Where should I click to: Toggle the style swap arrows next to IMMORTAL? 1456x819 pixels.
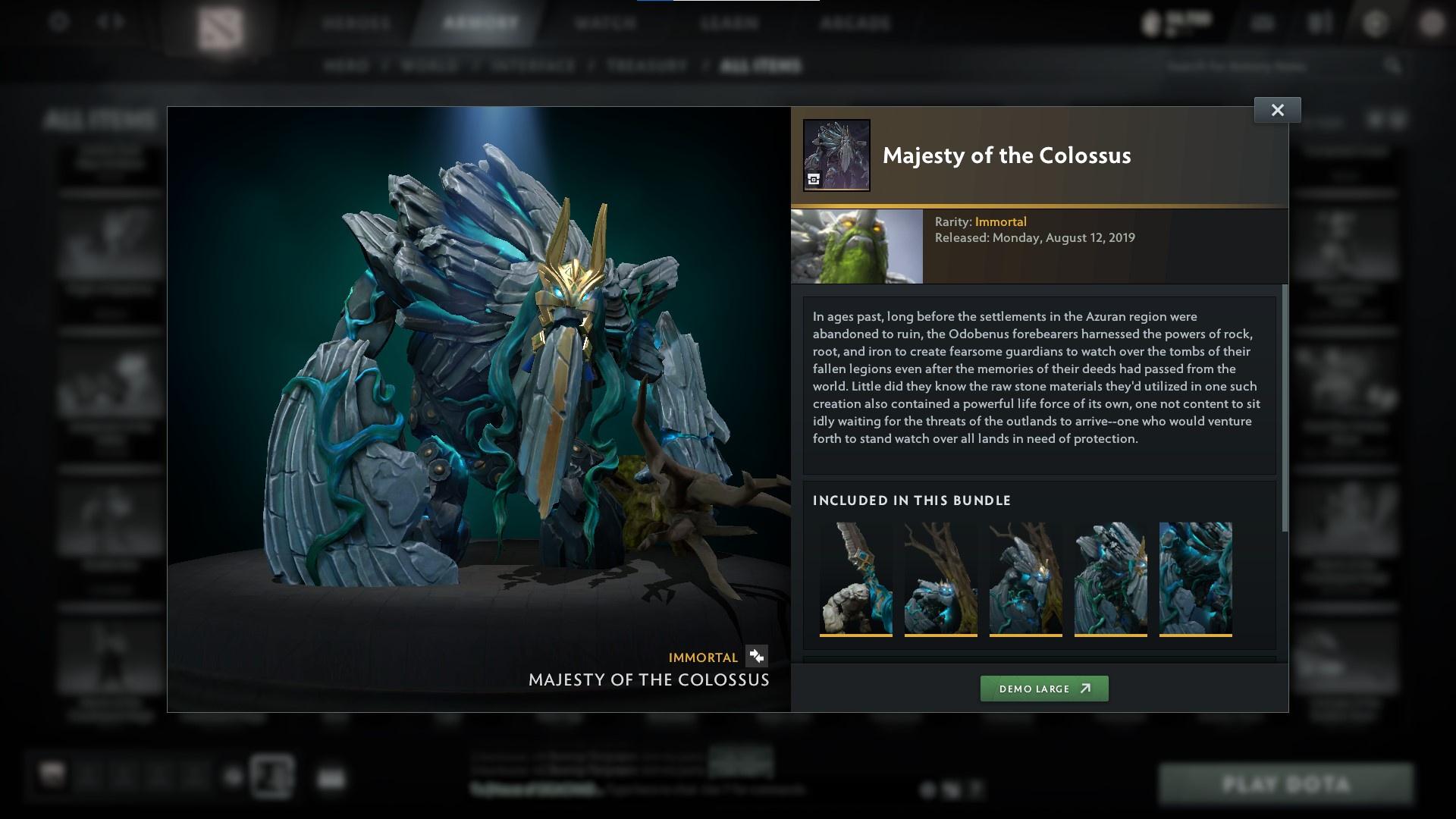click(x=755, y=657)
